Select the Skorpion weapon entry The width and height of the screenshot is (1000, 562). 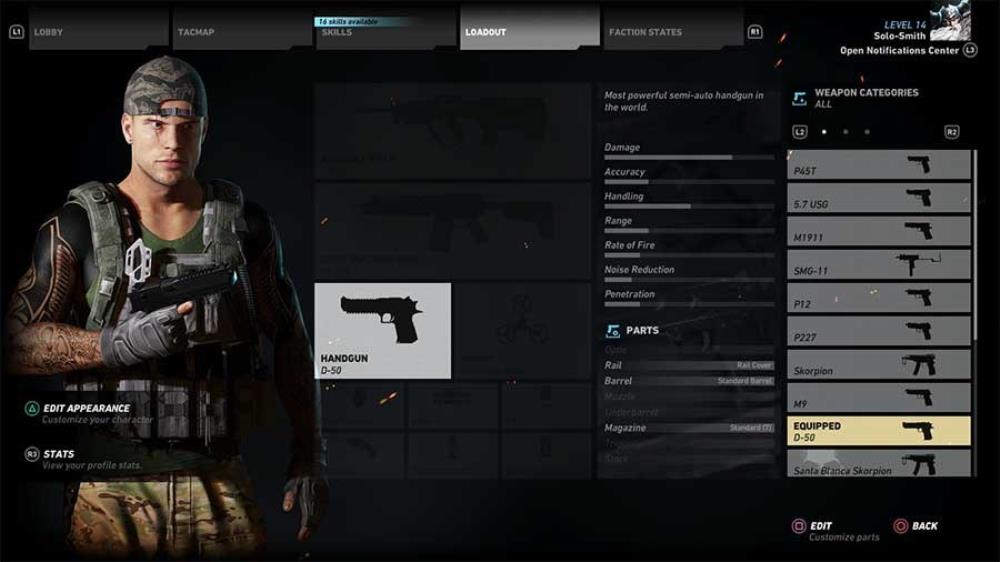pyautogui.click(x=878, y=365)
